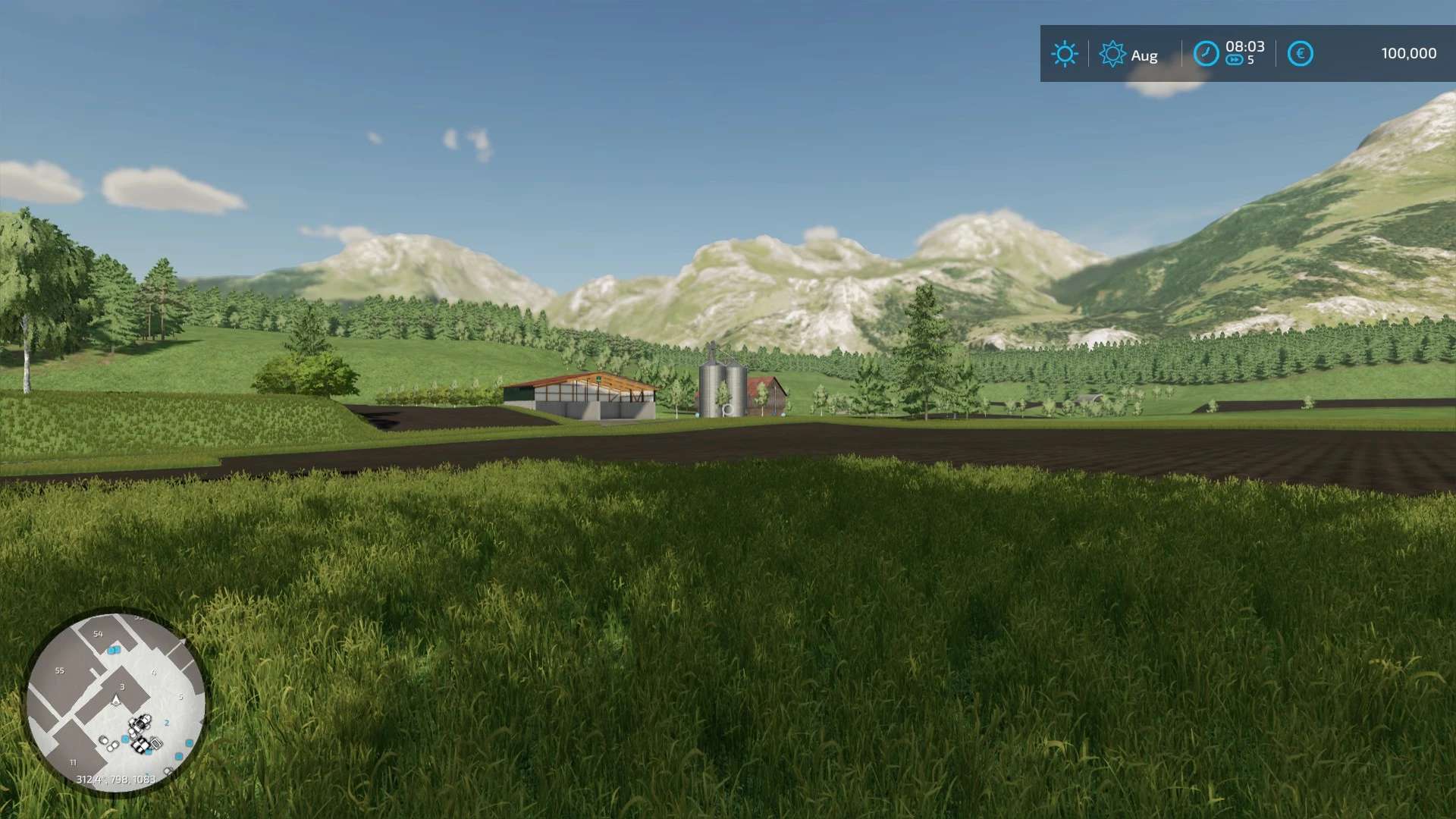Click the euro money icon
1456x819 pixels.
1300,54
